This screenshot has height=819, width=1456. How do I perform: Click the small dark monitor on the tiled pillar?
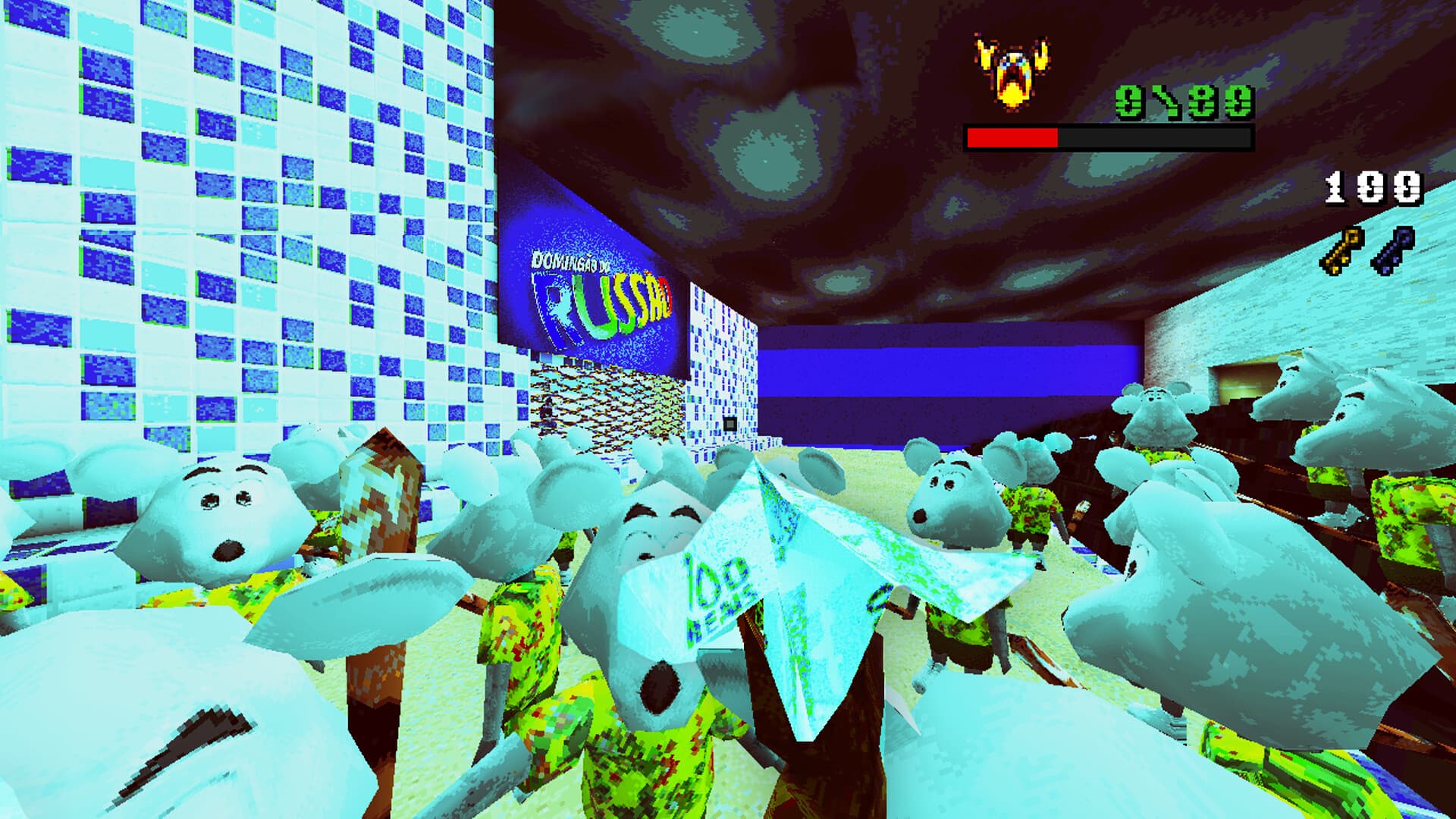click(730, 423)
